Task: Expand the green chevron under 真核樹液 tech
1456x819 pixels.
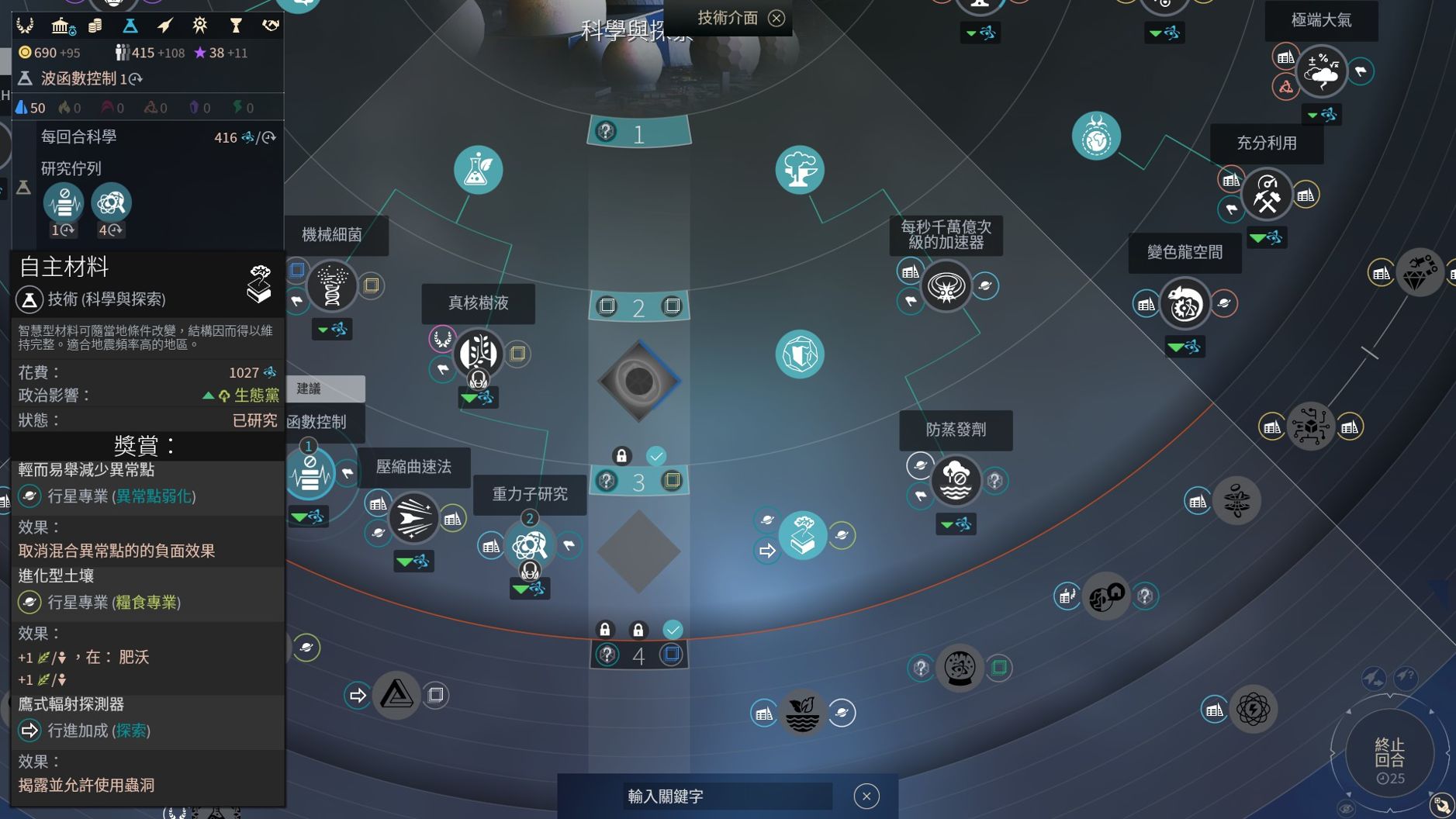Action: (469, 397)
